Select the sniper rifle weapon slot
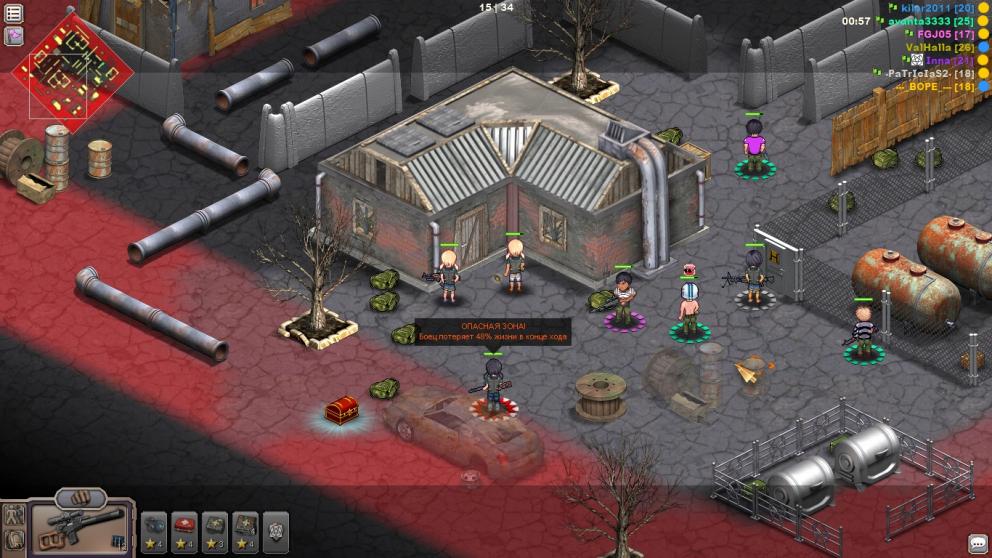 [x=81, y=526]
